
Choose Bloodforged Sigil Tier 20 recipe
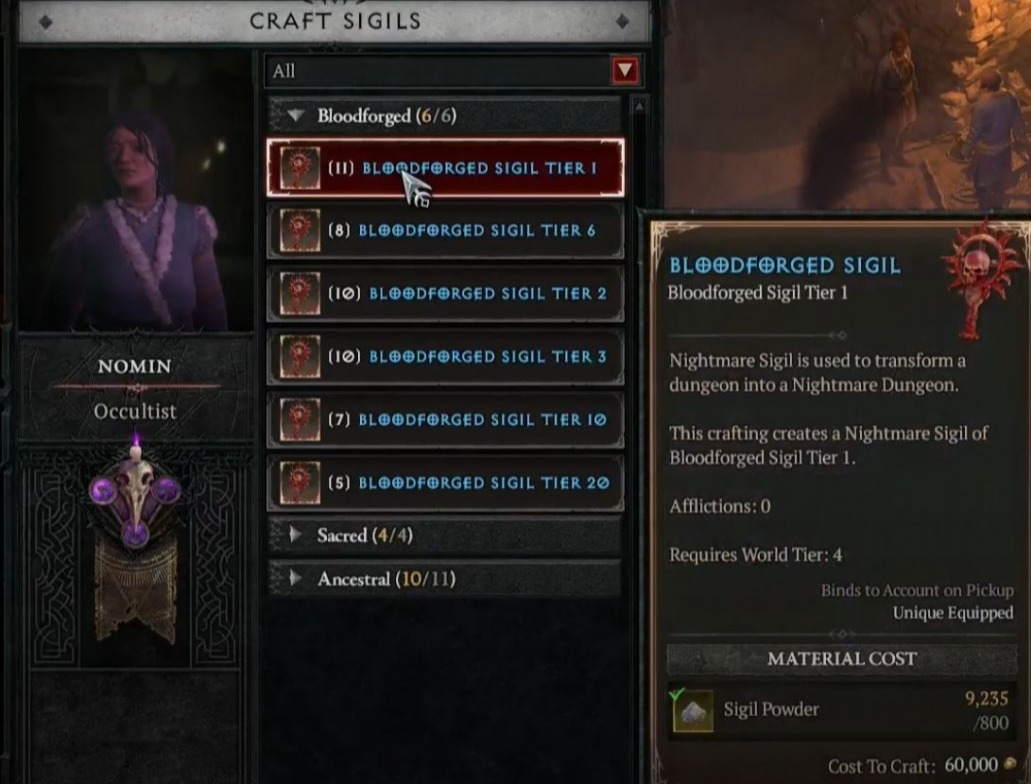[446, 483]
